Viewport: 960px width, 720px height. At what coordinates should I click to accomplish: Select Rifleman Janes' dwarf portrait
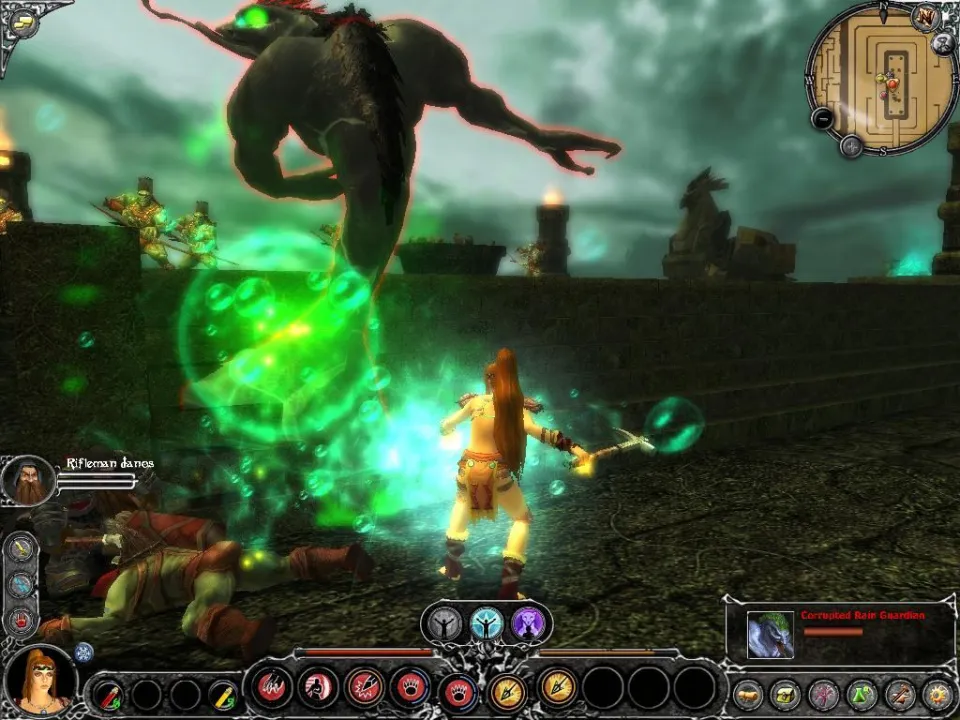(x=28, y=480)
